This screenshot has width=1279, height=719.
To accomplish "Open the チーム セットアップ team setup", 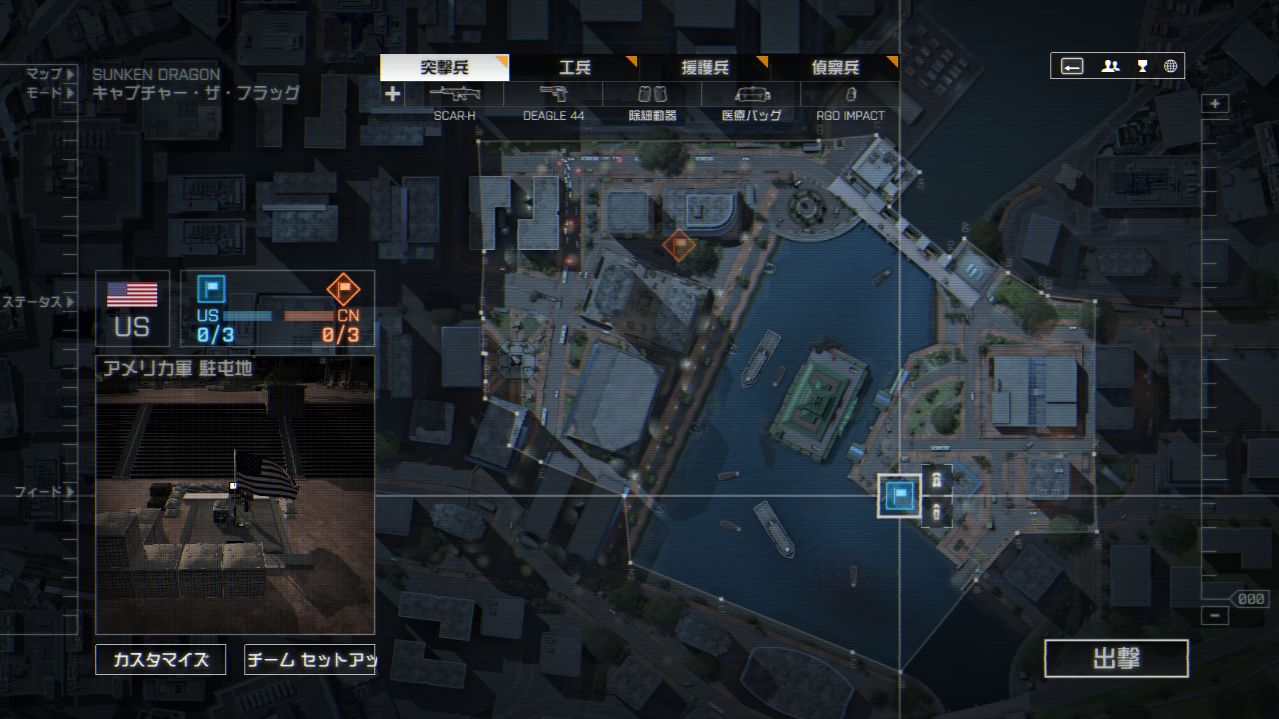I will tap(310, 660).
